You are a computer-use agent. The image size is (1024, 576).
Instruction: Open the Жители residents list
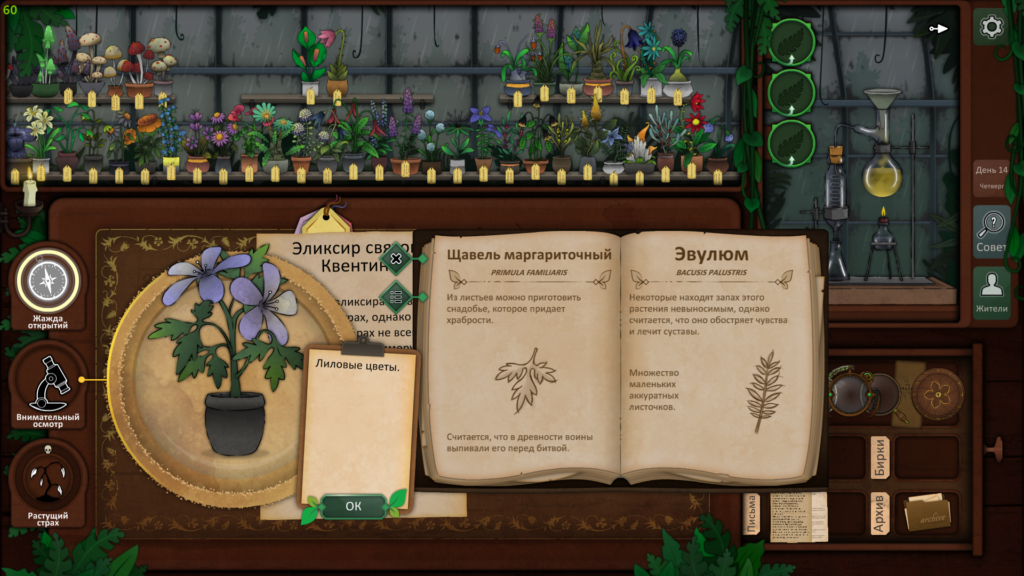(991, 292)
